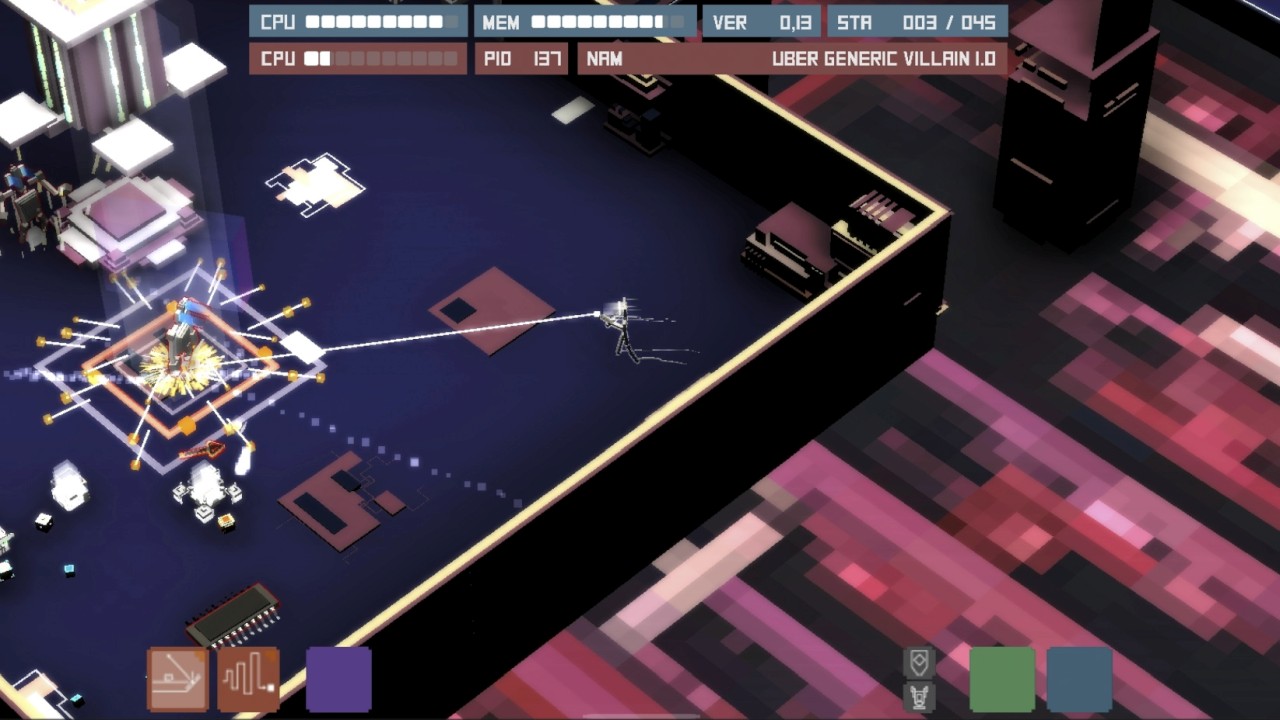Click the shield badge icon above the green slot
1280x720 pixels.
918,661
